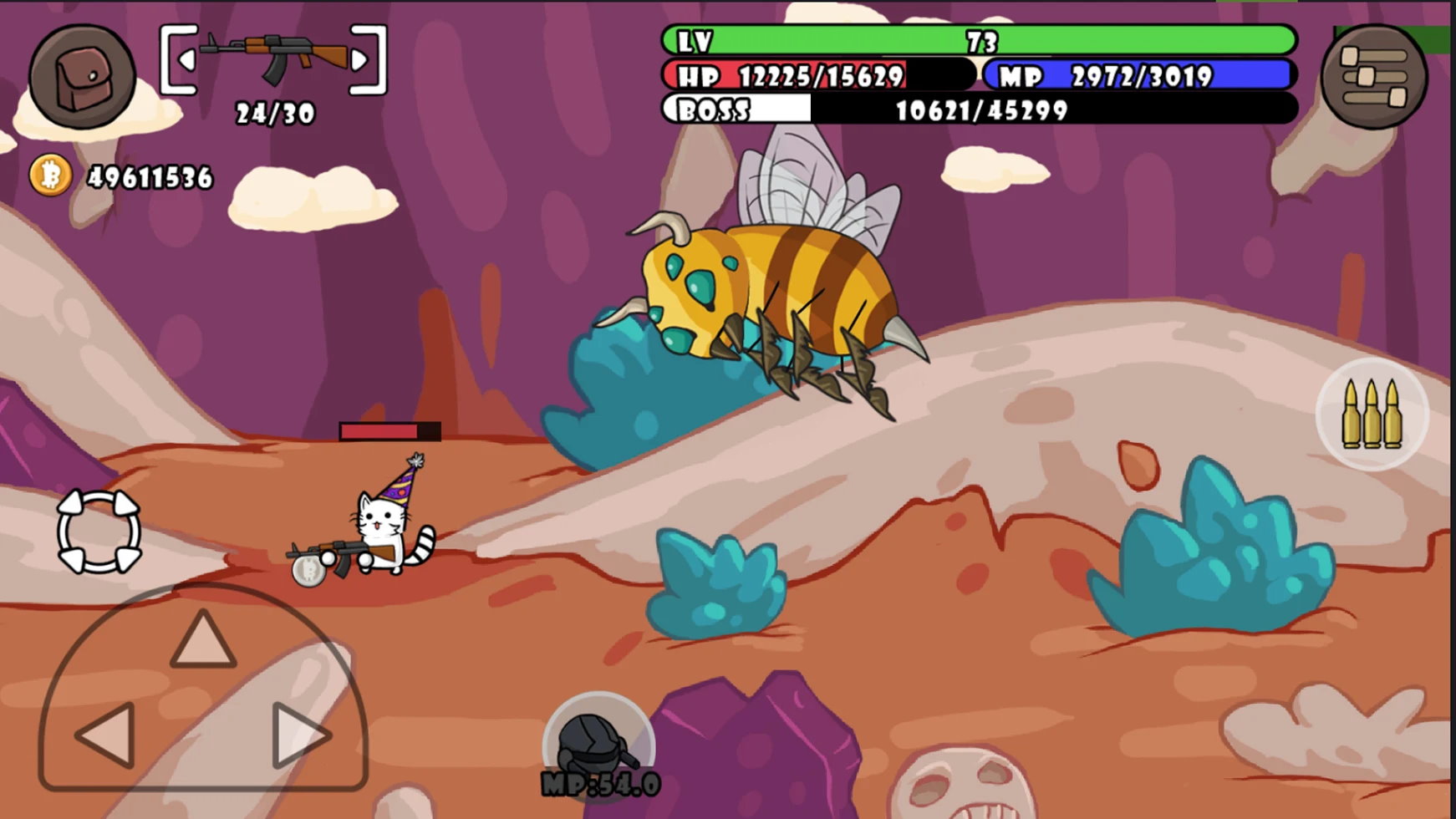Move right with the d-pad arrow

pyautogui.click(x=300, y=735)
